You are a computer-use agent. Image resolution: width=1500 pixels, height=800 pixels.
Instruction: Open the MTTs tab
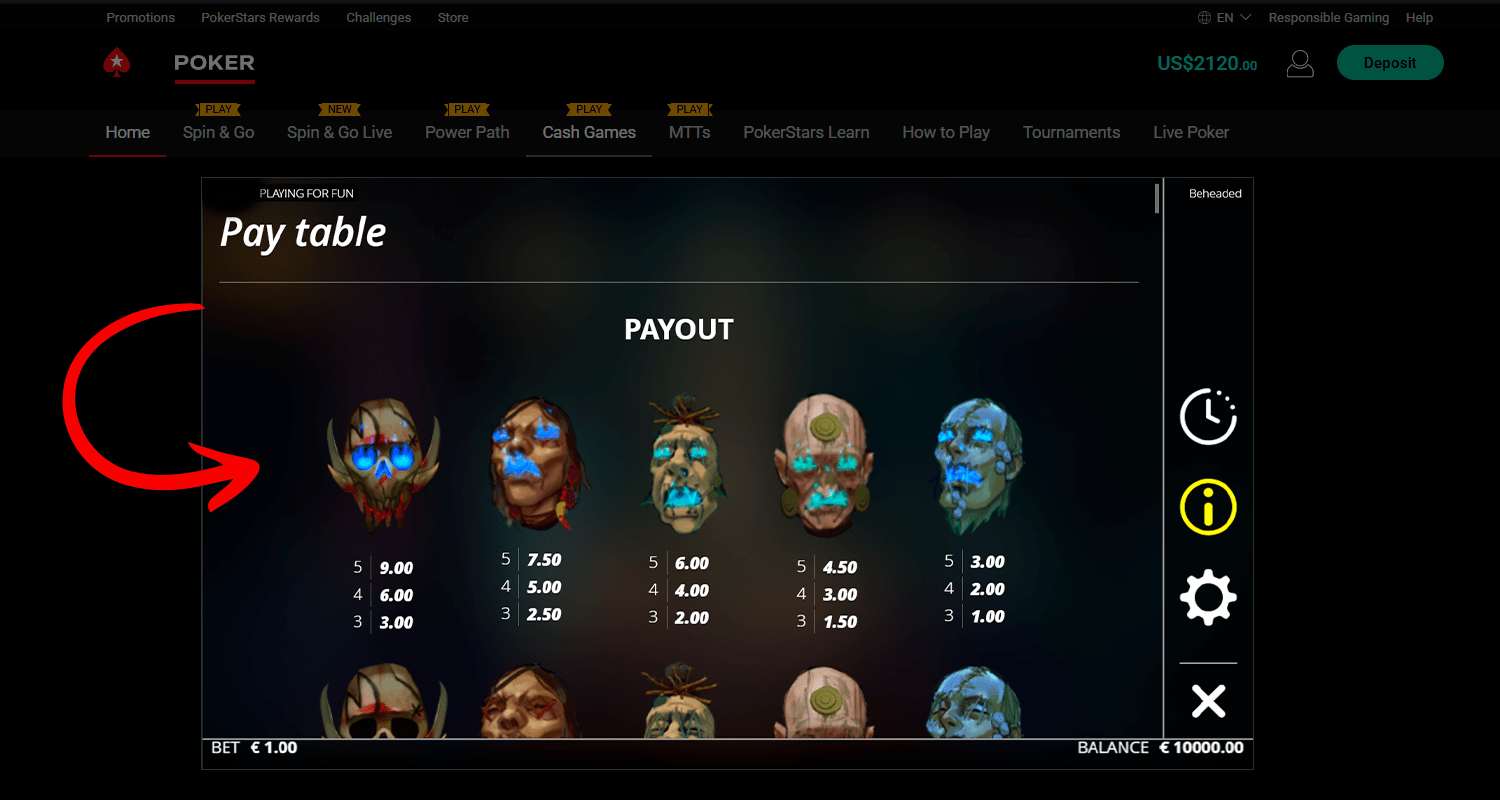[x=689, y=132]
